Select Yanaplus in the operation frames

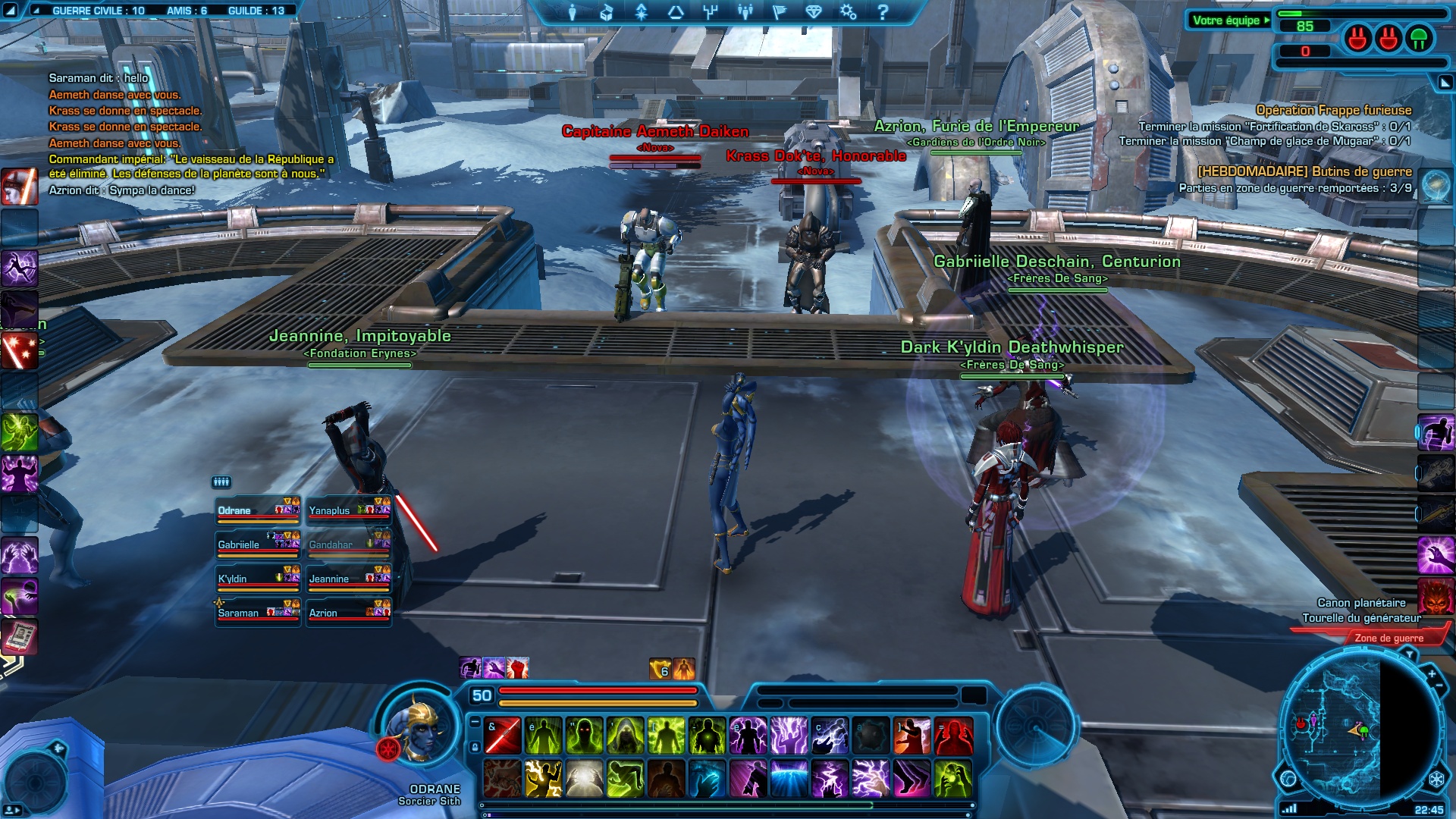pyautogui.click(x=349, y=511)
